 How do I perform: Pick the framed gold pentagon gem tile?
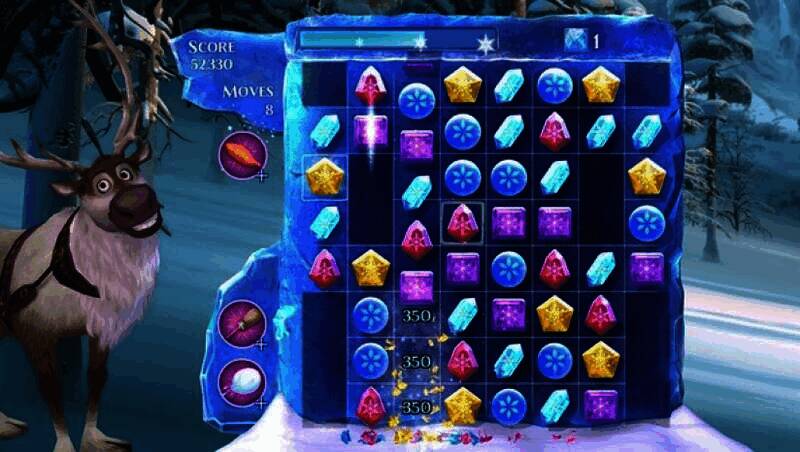click(x=325, y=178)
